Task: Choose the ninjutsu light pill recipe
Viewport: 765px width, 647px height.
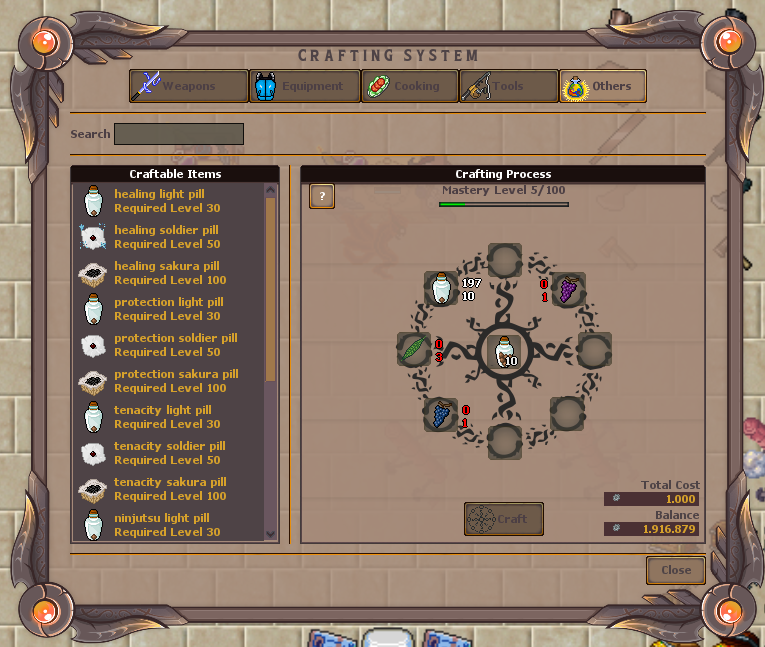Action: pos(167,525)
